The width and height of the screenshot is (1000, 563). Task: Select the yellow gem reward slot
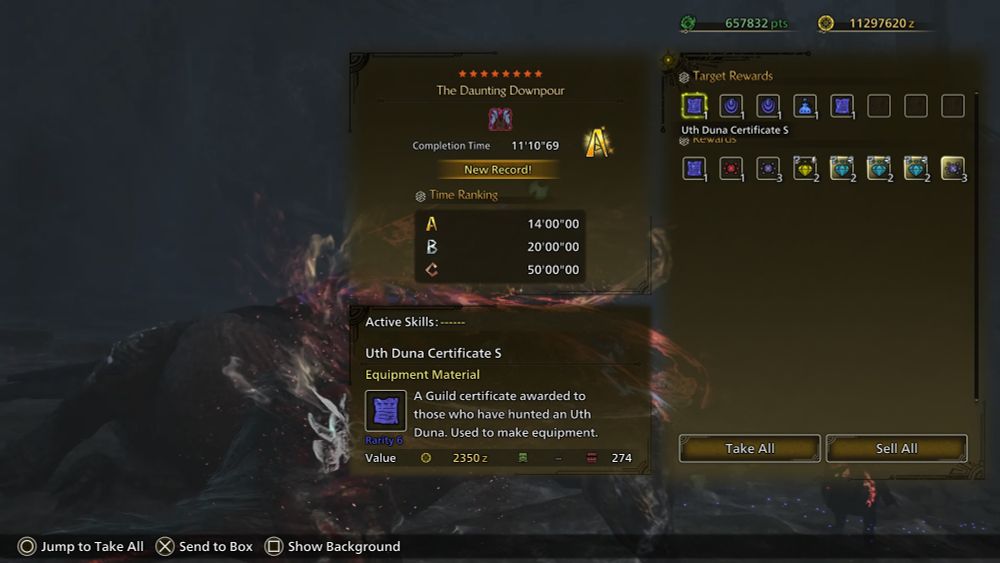click(805, 168)
